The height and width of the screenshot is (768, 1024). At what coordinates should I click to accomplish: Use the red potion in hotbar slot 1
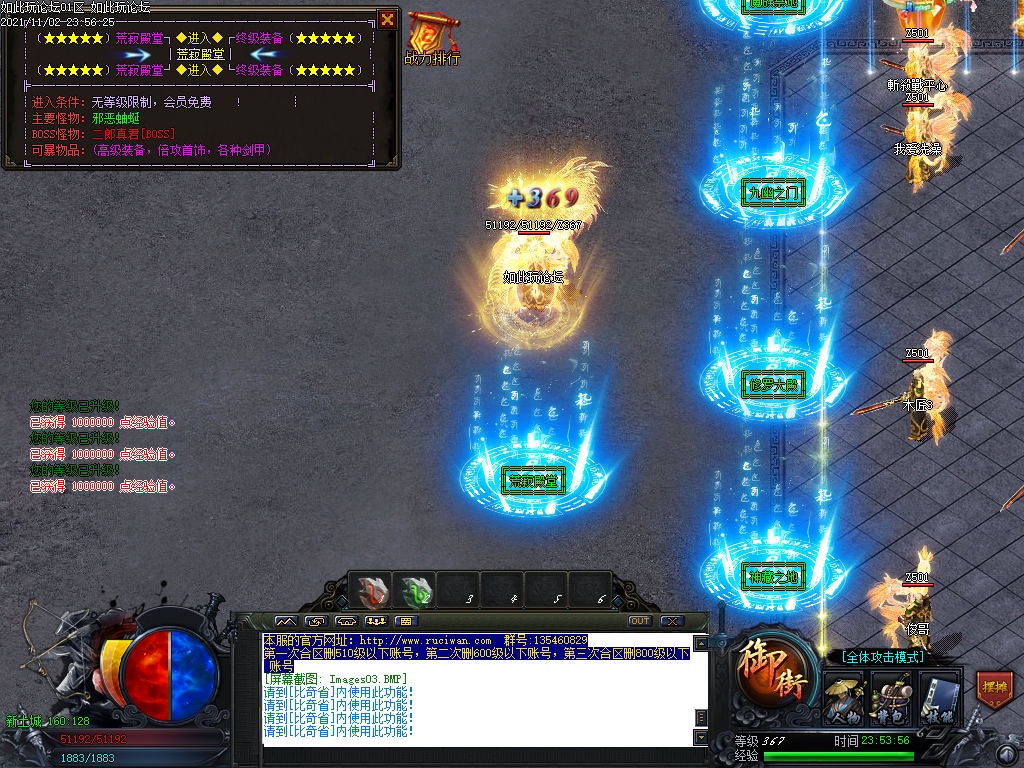374,592
